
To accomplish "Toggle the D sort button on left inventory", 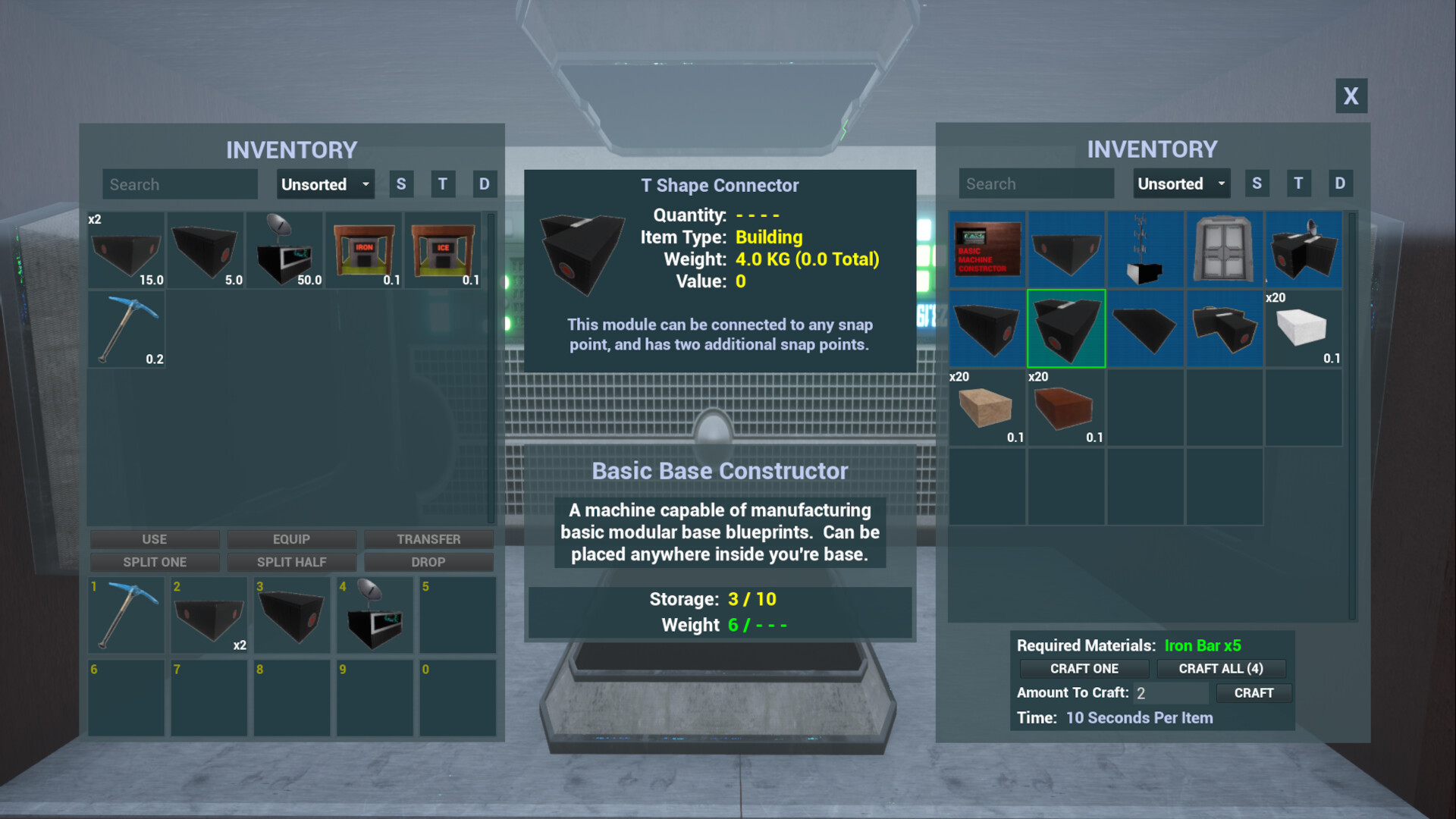I will point(484,184).
